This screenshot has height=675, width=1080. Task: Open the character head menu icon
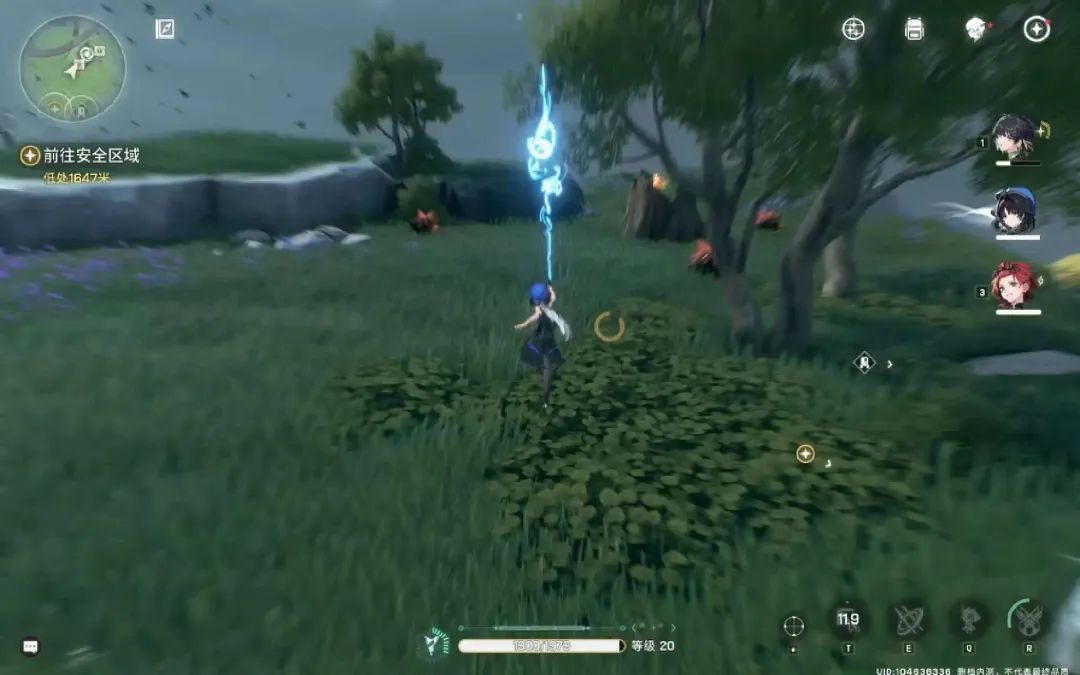click(x=976, y=29)
